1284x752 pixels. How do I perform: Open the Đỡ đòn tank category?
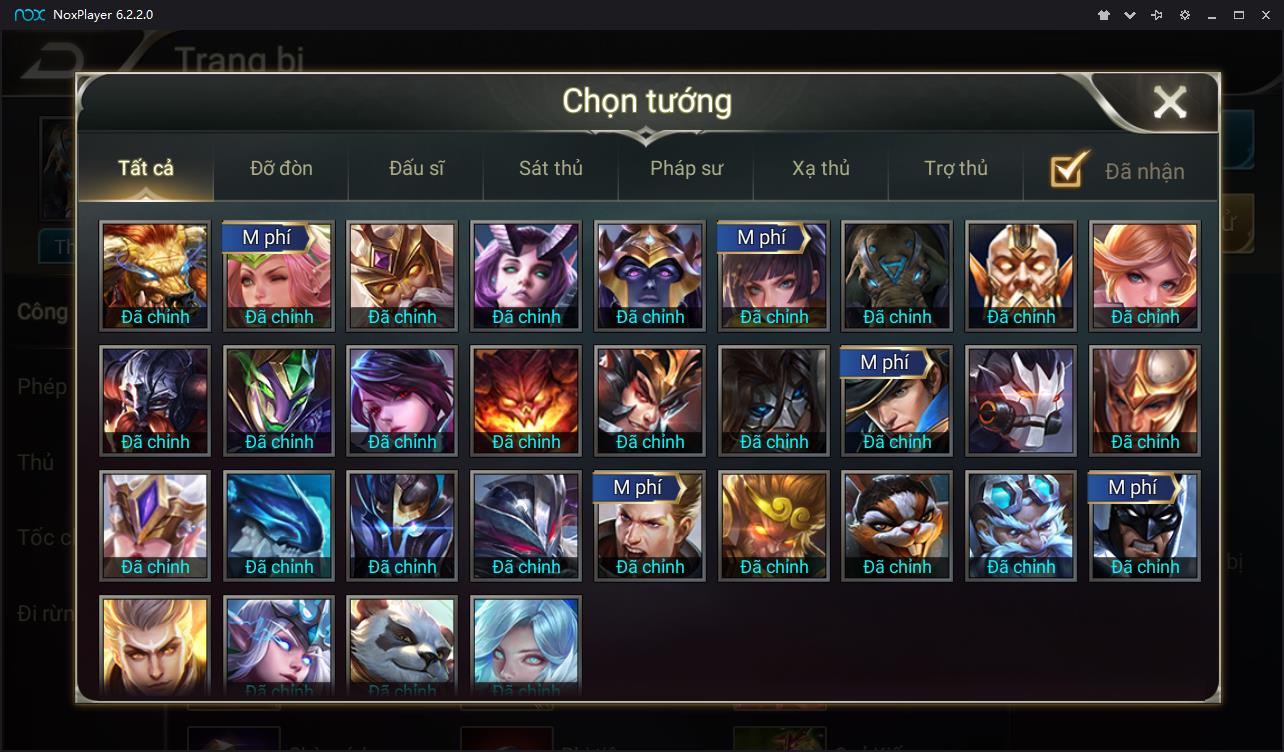click(281, 168)
